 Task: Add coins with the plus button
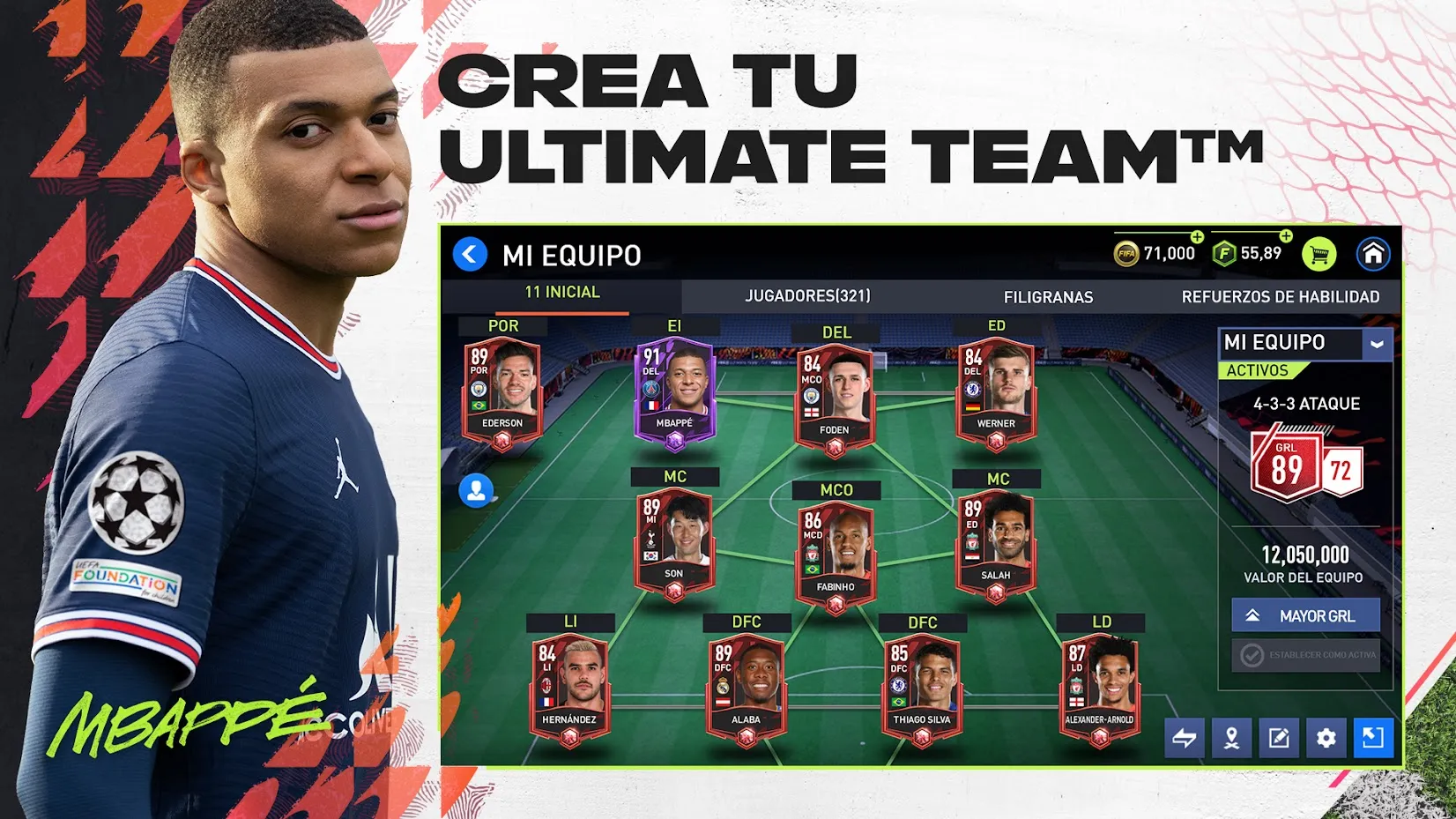(x=1197, y=237)
